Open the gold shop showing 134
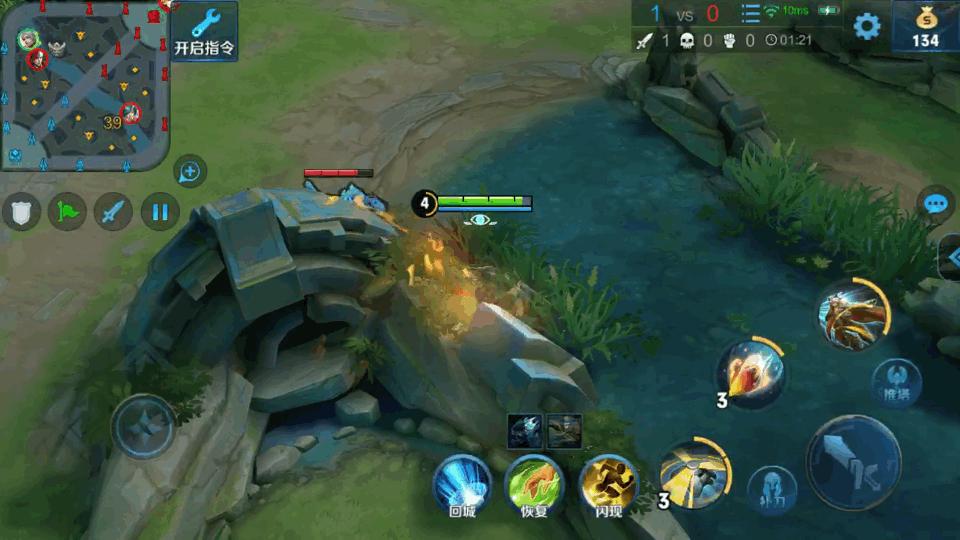The width and height of the screenshot is (960, 540). pos(925,27)
